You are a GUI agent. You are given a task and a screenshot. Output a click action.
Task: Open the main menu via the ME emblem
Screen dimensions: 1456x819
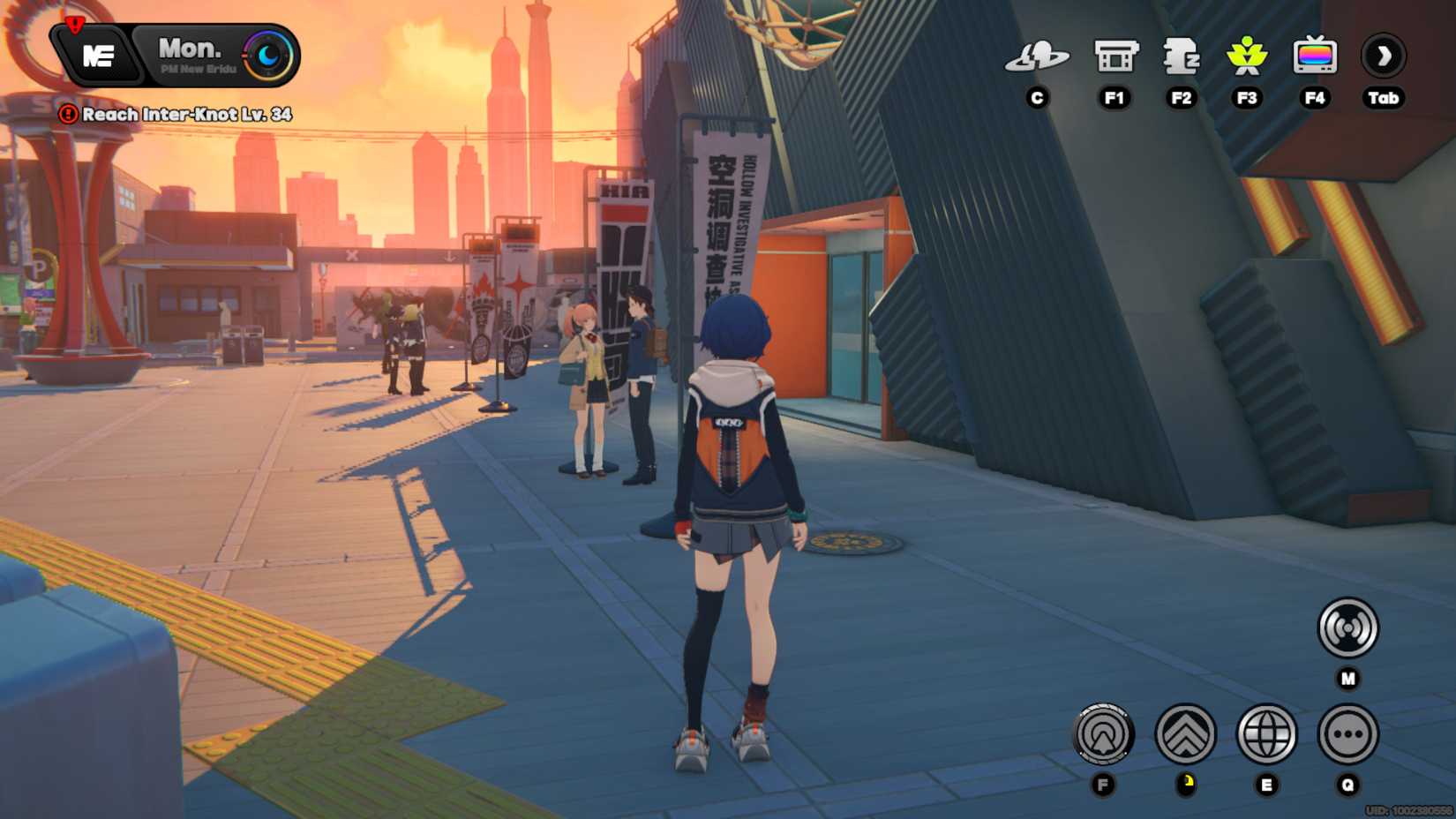point(100,55)
